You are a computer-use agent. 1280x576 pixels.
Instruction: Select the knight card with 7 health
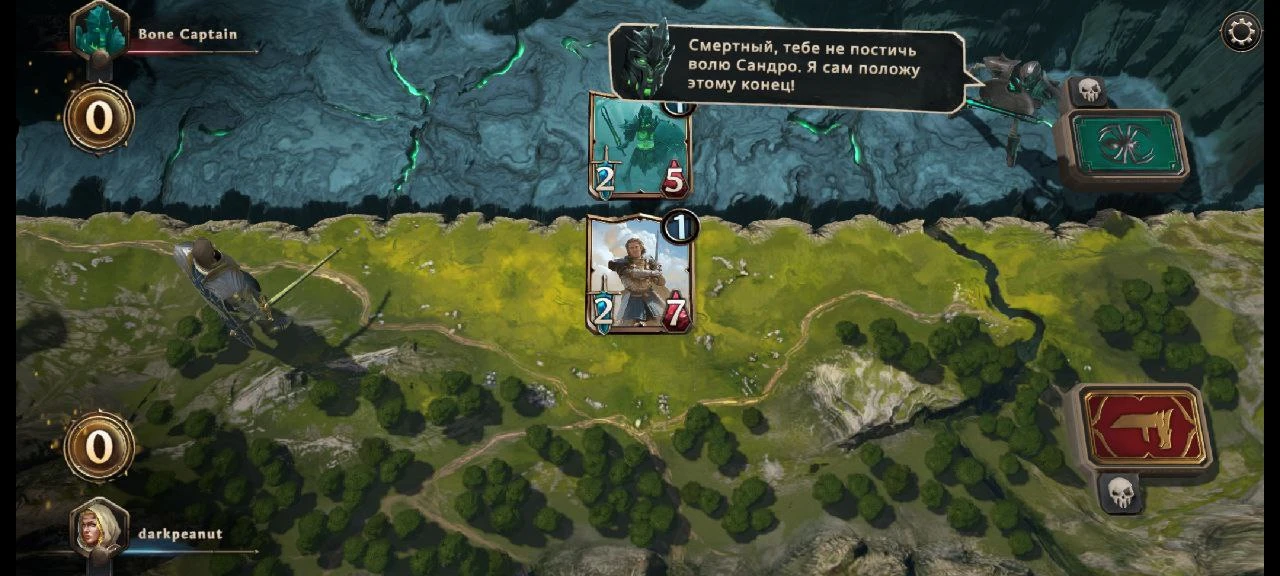pos(638,274)
